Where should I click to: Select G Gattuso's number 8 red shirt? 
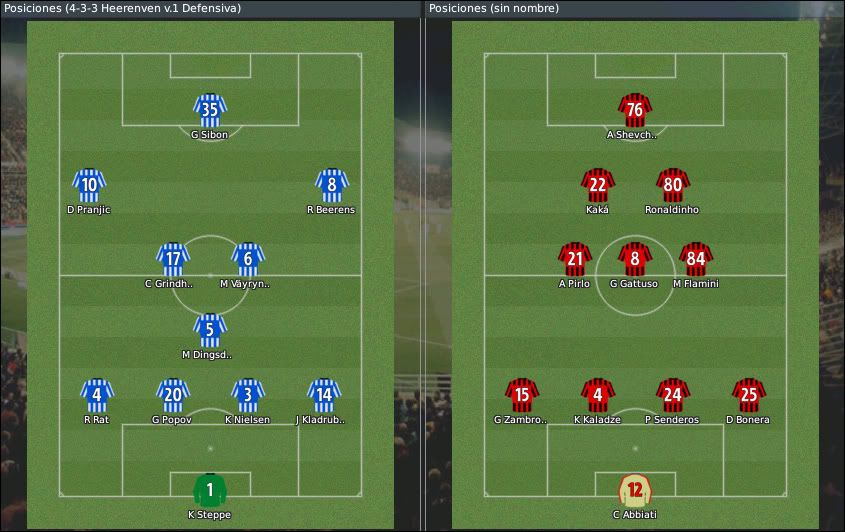pos(634,259)
